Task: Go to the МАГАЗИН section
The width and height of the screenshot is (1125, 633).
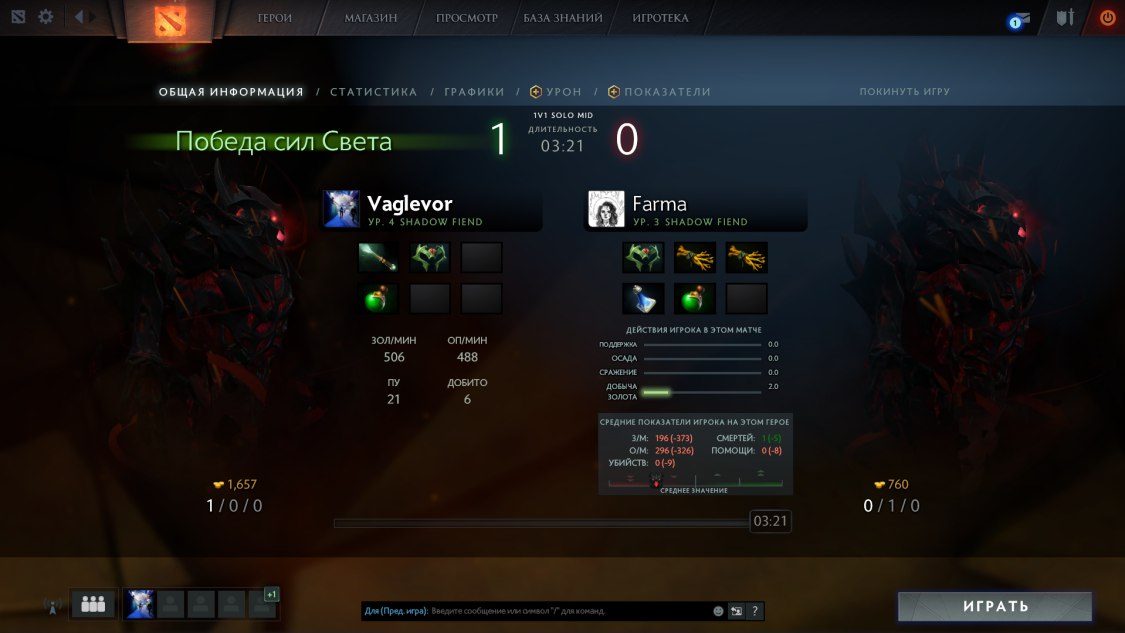Action: pyautogui.click(x=371, y=18)
